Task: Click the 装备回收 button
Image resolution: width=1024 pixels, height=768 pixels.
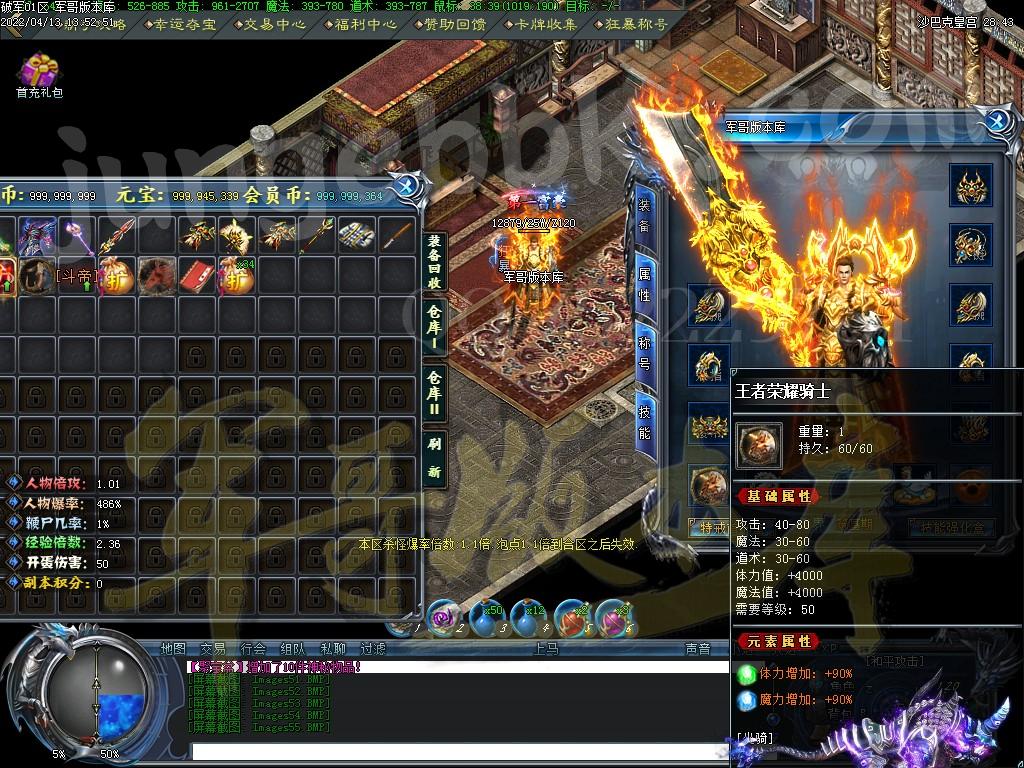Action: [x=434, y=262]
